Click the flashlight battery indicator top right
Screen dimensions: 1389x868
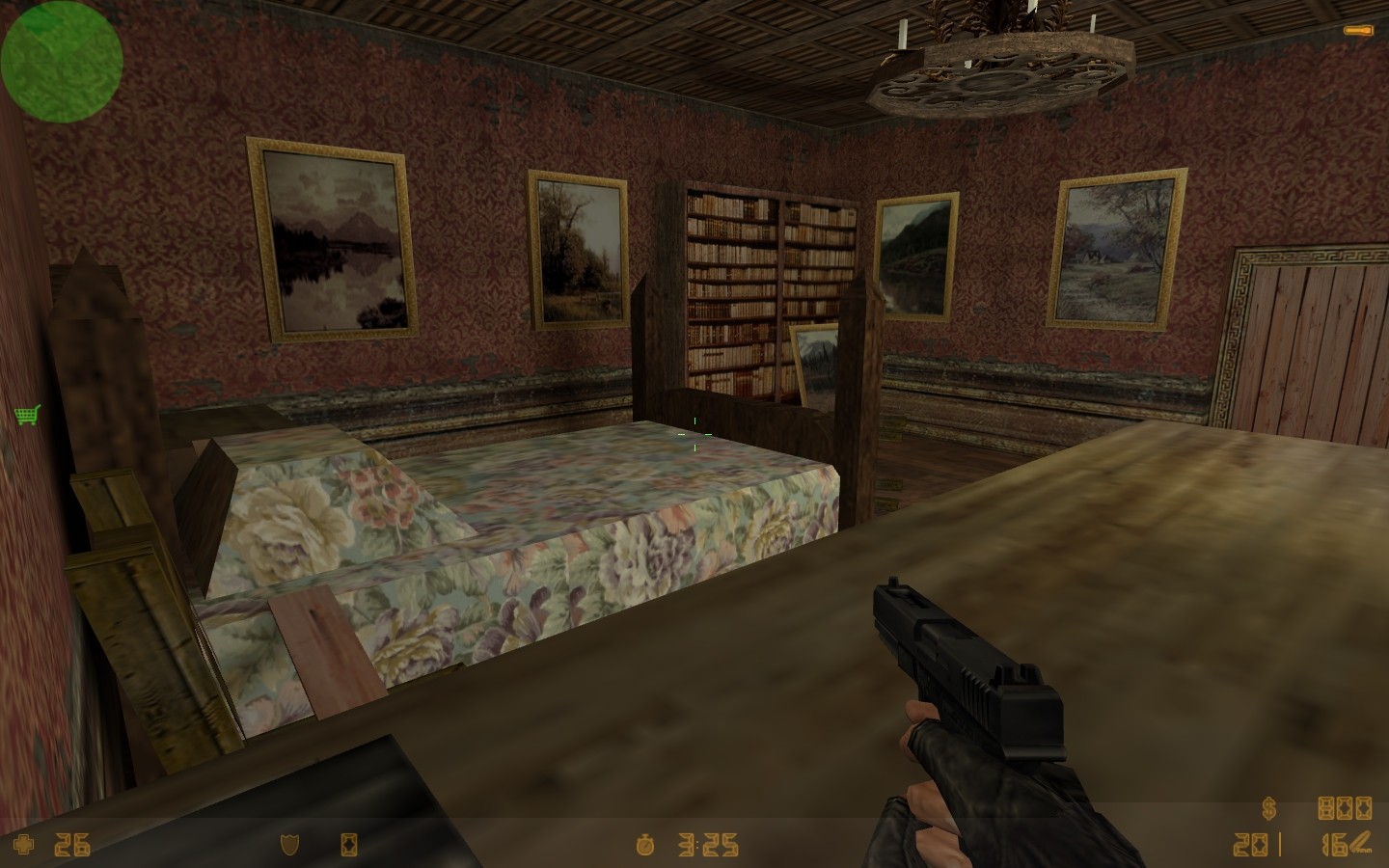[1358, 30]
